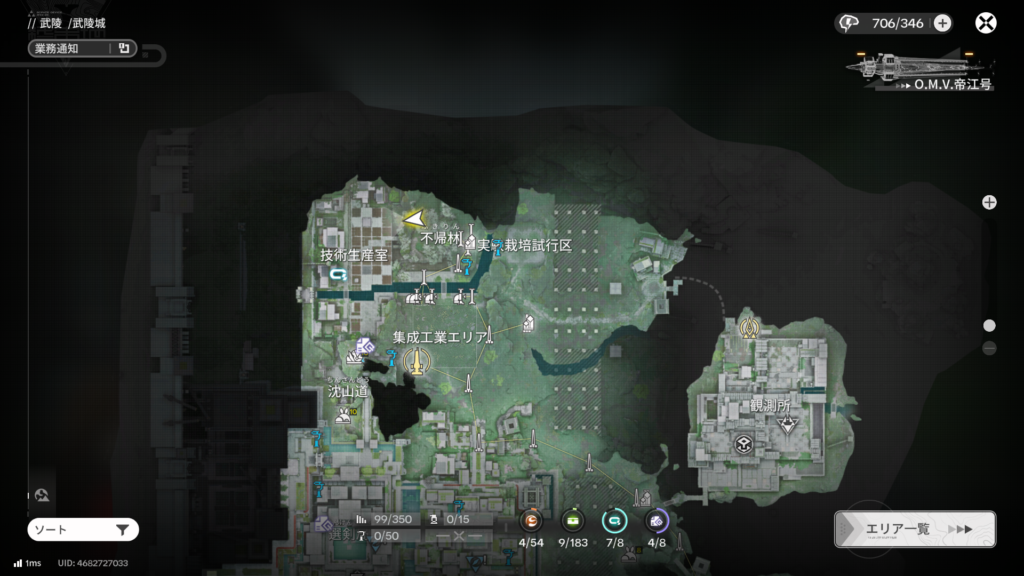Select the gold emblem marker above 観測所
Image resolution: width=1024 pixels, height=576 pixels.
(x=748, y=327)
